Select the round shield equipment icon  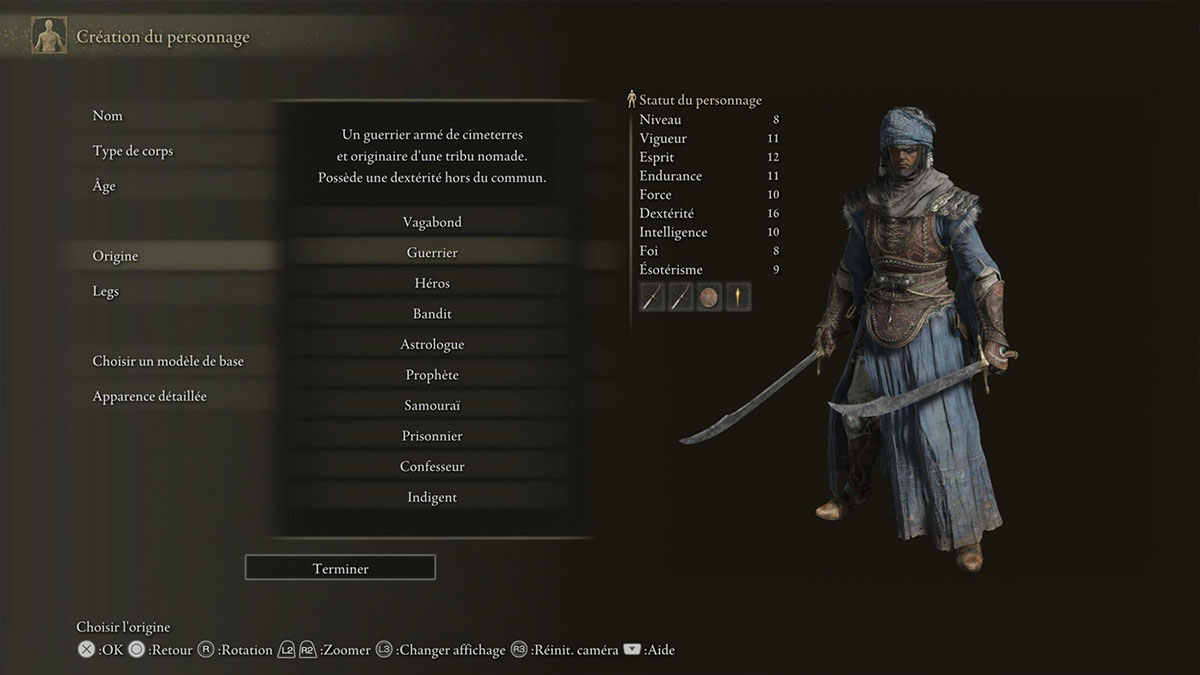[710, 297]
